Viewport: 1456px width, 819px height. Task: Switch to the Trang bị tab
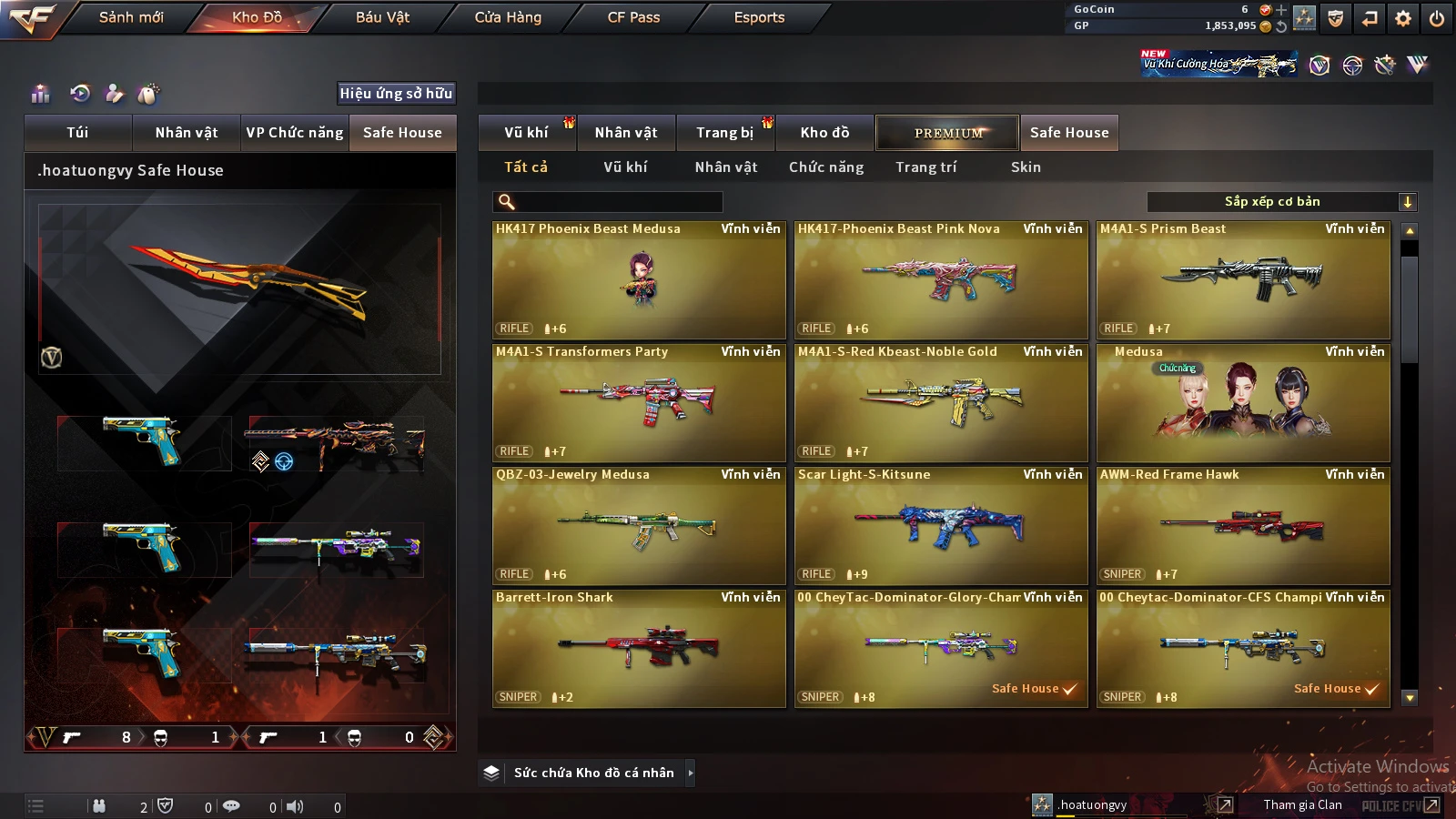pos(725,133)
